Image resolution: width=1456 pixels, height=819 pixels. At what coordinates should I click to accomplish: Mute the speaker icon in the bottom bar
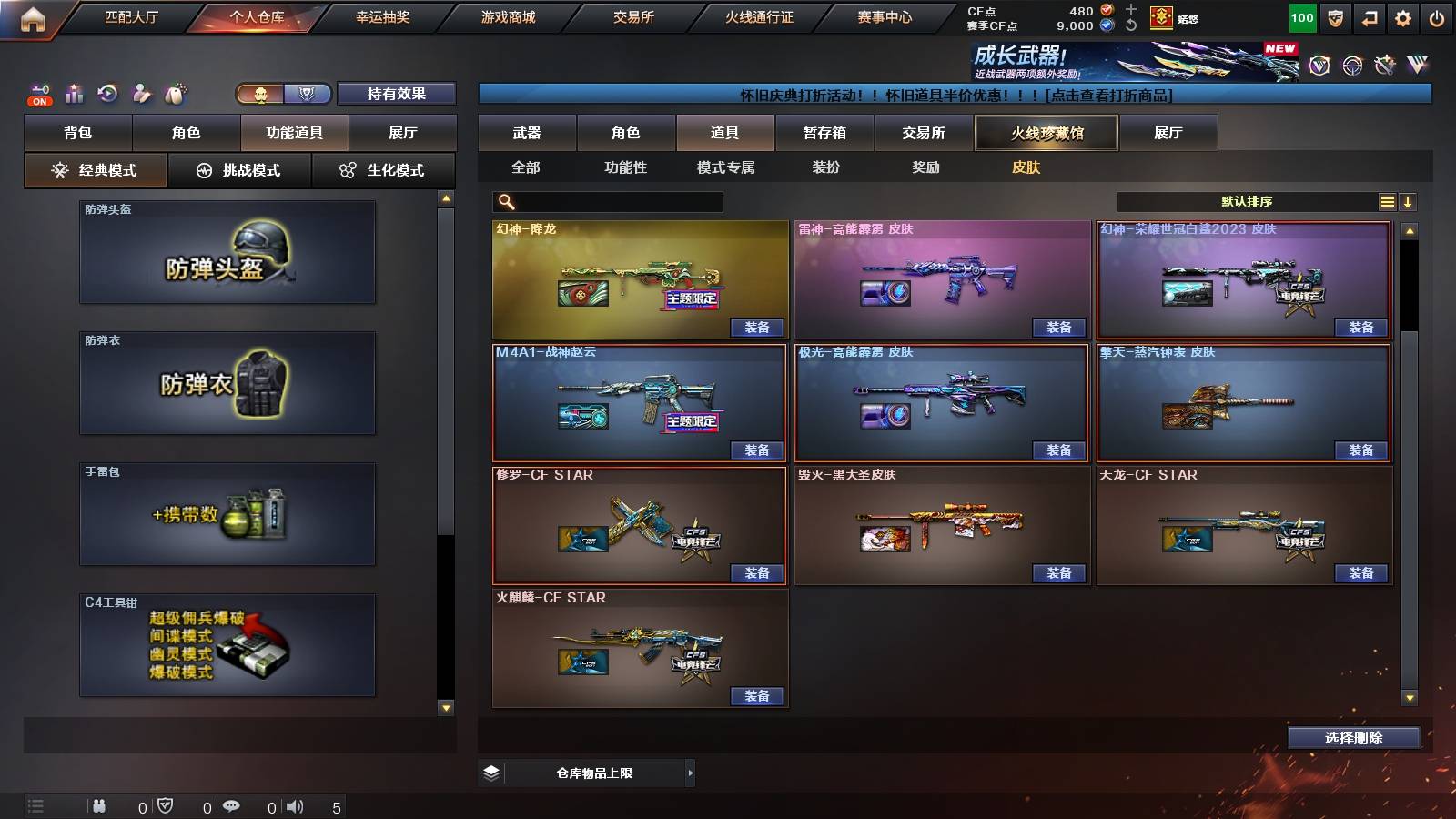(296, 805)
